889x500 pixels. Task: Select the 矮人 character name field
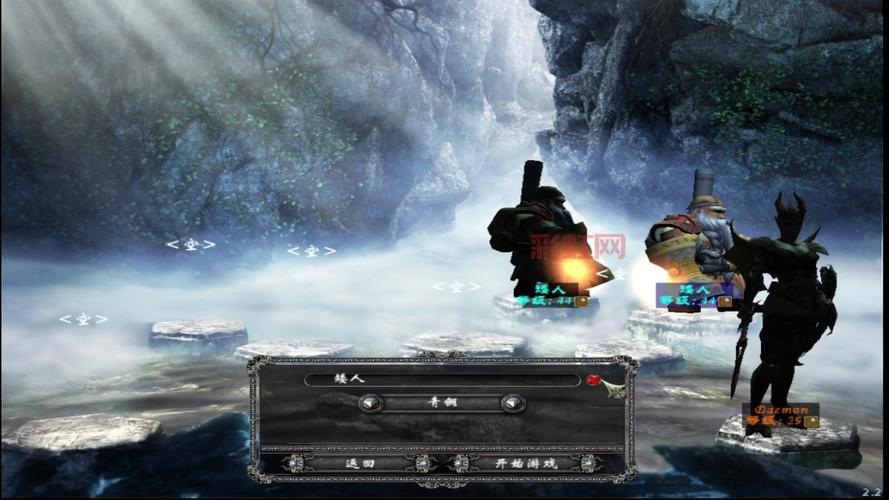(442, 380)
